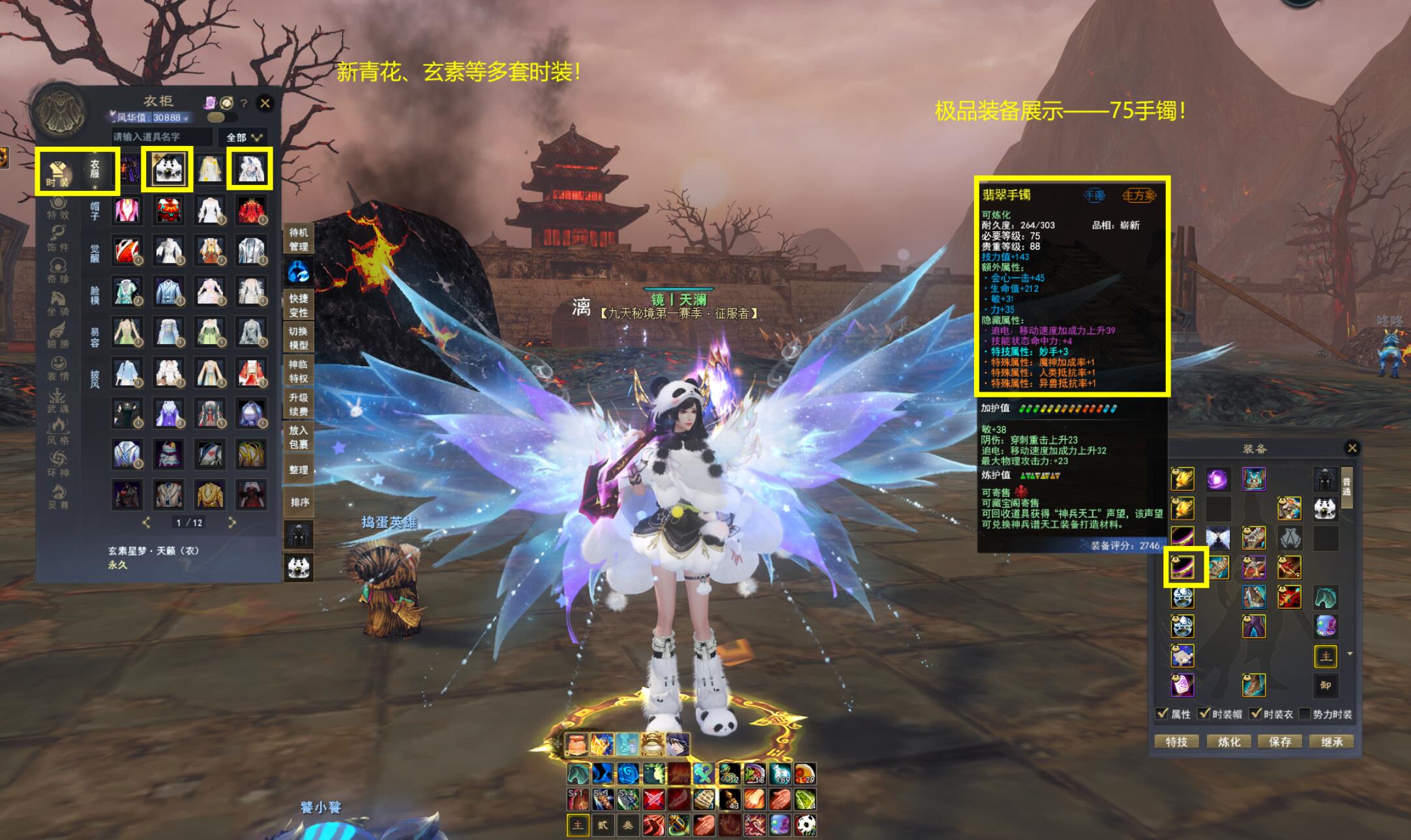1411x840 pixels.
Task: Toggle the 属性 checkbox
Action: [x=1162, y=714]
